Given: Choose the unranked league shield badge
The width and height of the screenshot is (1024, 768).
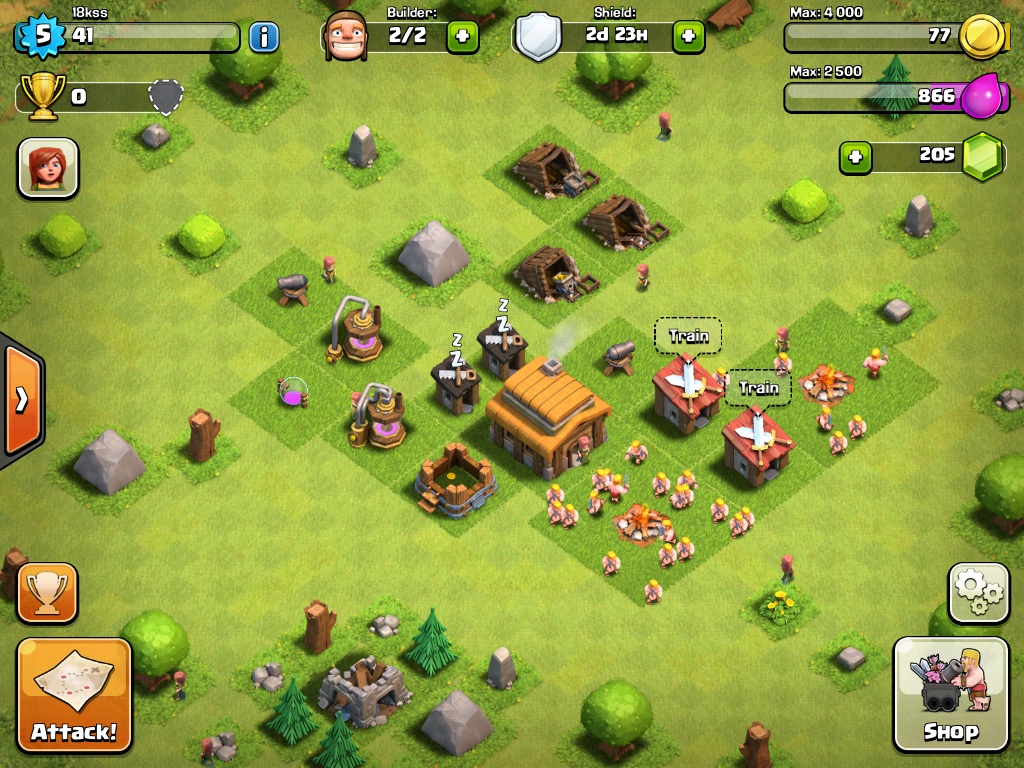Looking at the screenshot, I should coord(167,97).
